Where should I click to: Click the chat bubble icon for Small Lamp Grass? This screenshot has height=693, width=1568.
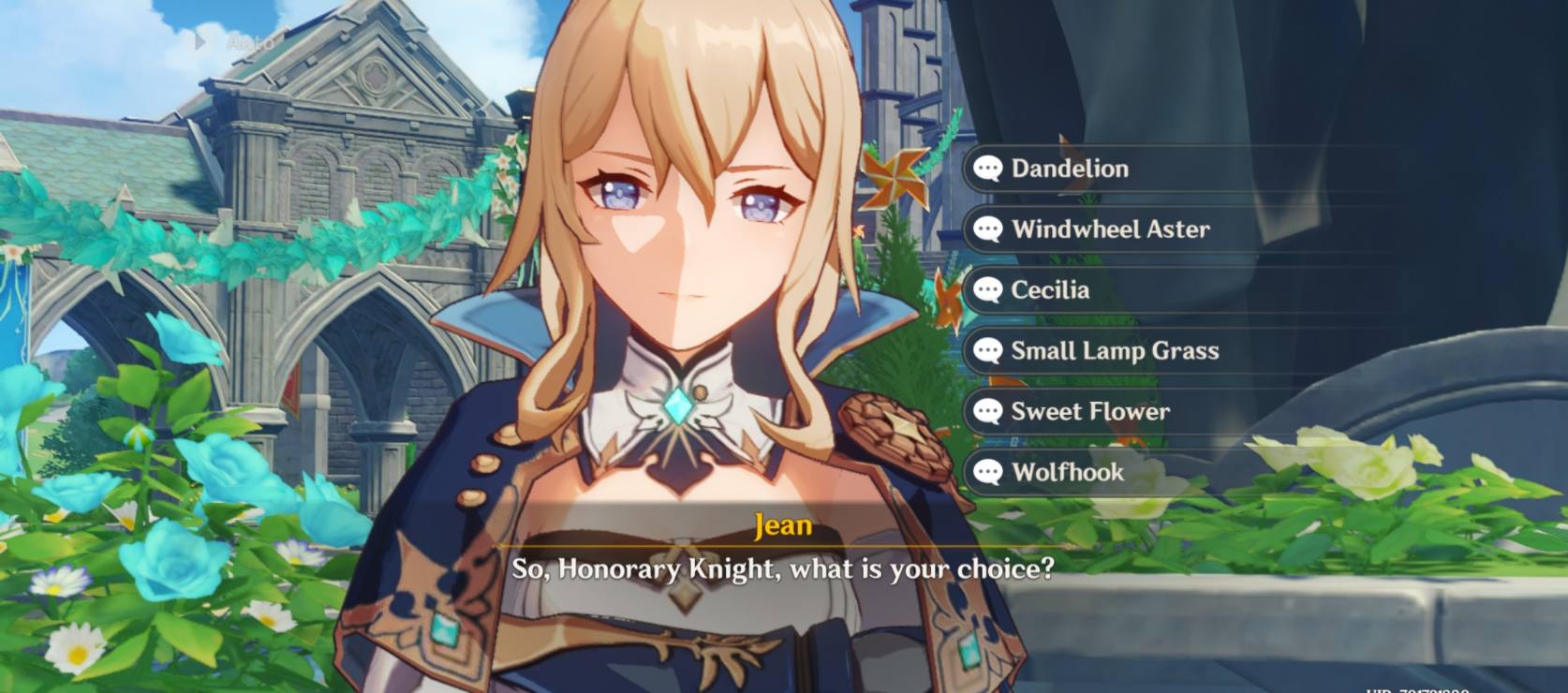pyautogui.click(x=986, y=351)
